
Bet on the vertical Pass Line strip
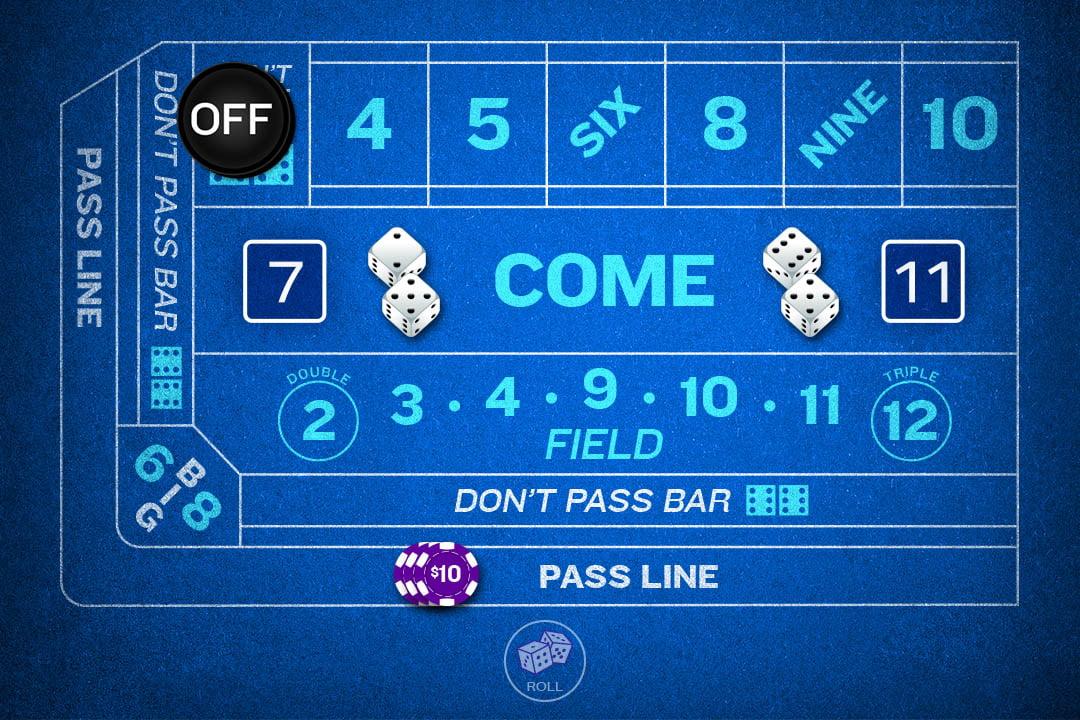click(x=90, y=240)
